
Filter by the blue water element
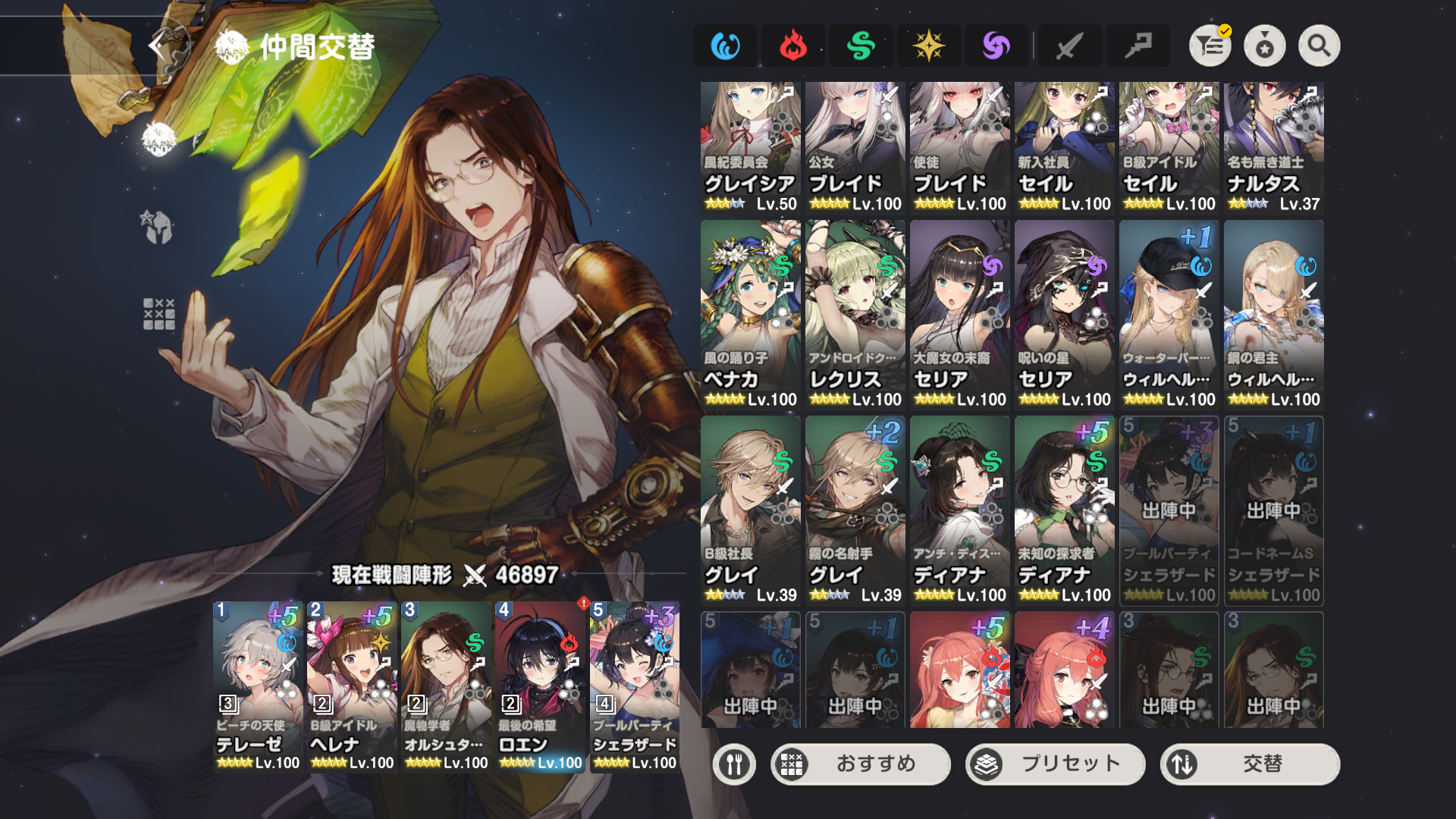pyautogui.click(x=725, y=46)
